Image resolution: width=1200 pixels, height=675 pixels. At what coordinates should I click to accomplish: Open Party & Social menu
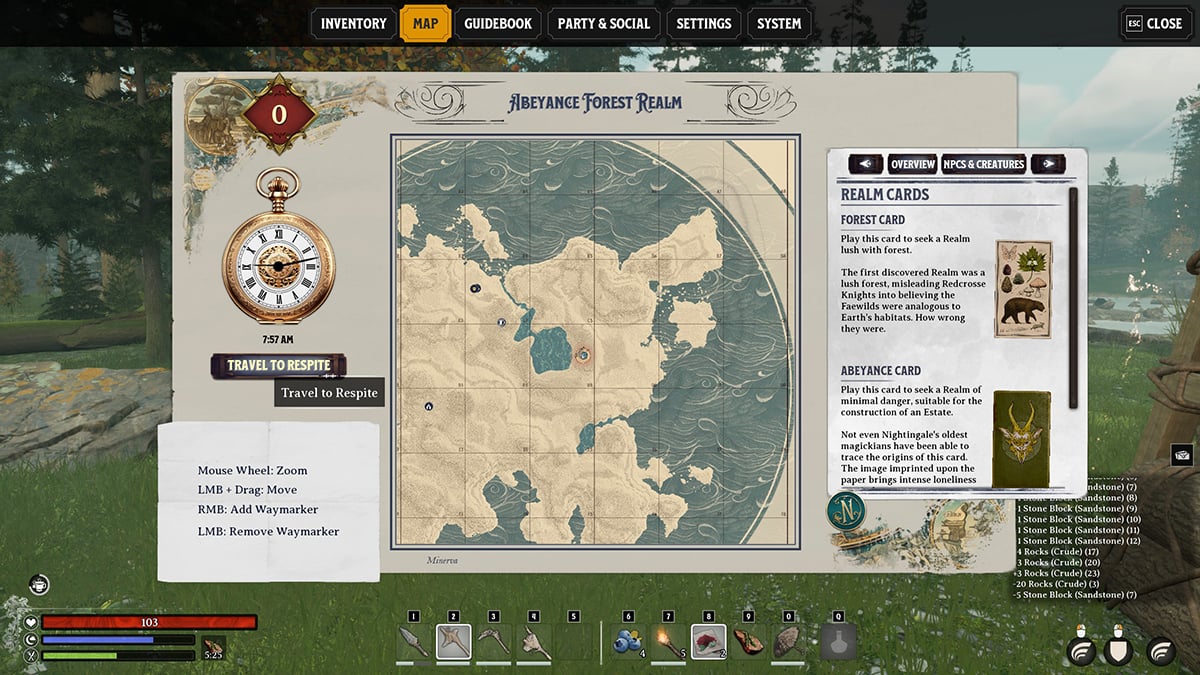pyautogui.click(x=603, y=23)
